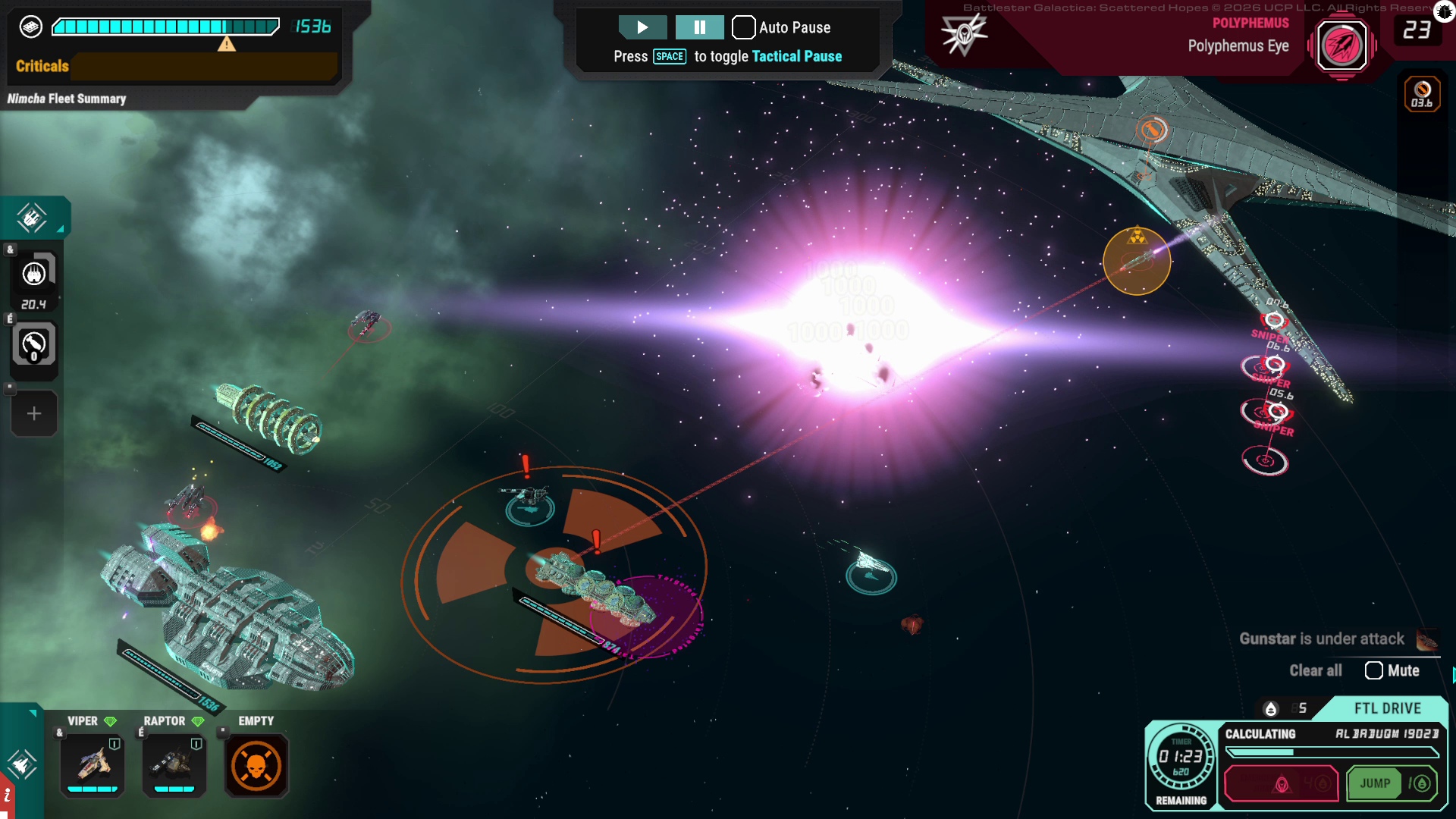The width and height of the screenshot is (1456, 819).
Task: Open the ship weapons panel tab
Action: 32,218
